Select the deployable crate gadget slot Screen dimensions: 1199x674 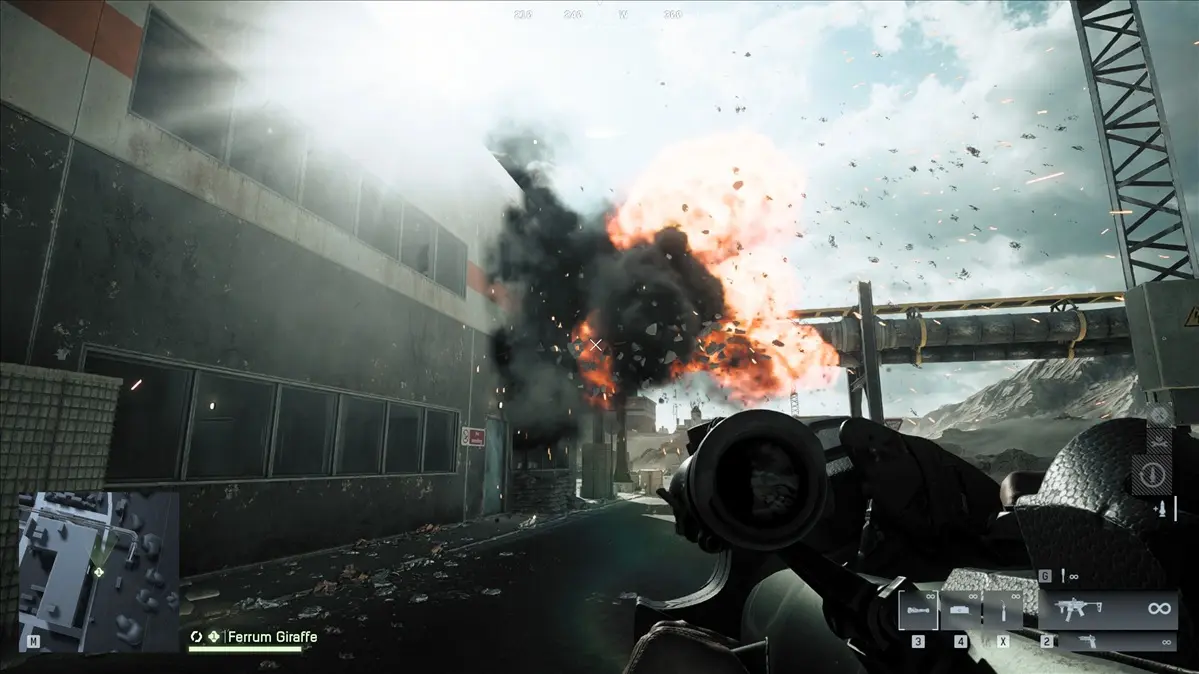[x=960, y=609]
